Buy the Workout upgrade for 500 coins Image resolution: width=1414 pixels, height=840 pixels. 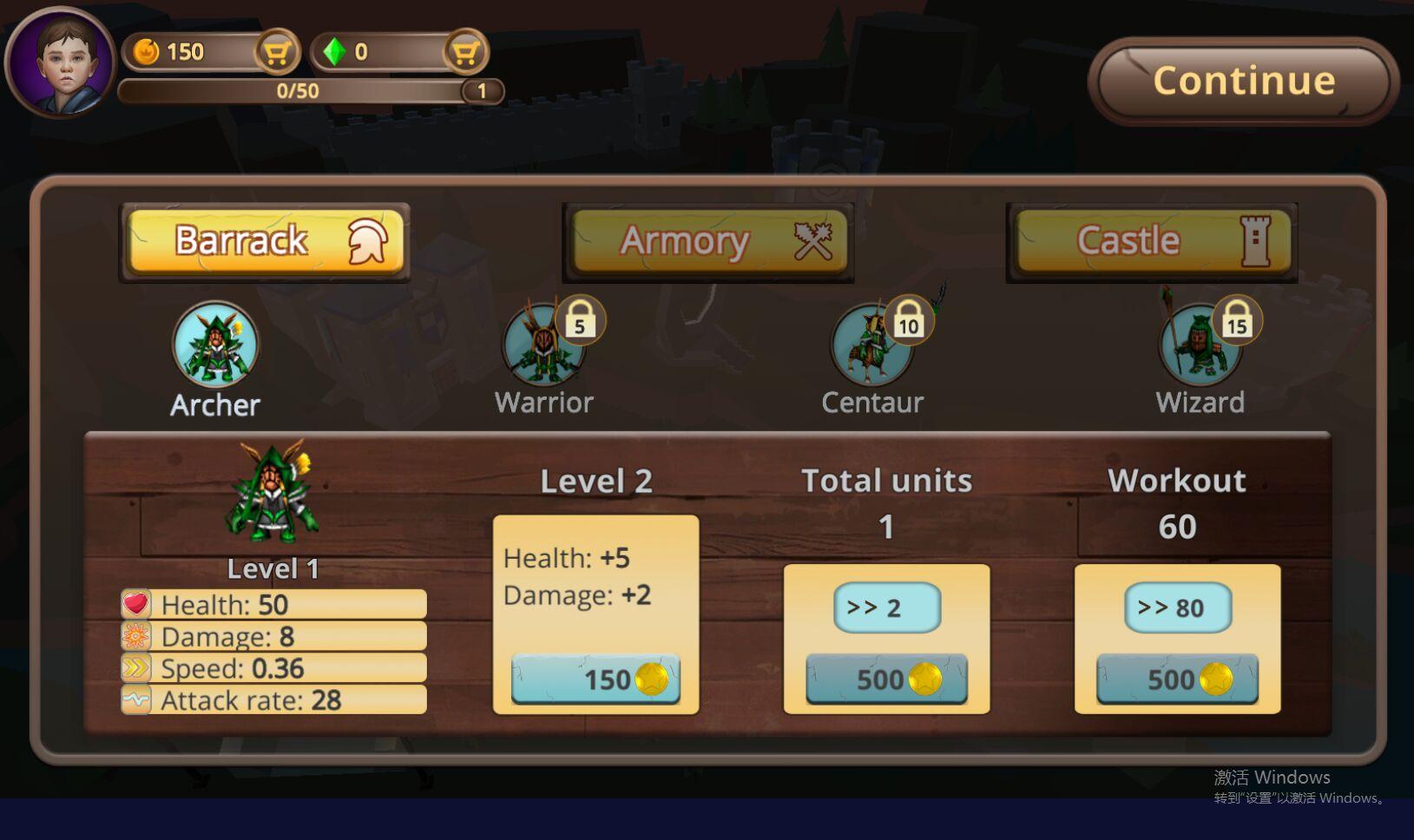1177,679
